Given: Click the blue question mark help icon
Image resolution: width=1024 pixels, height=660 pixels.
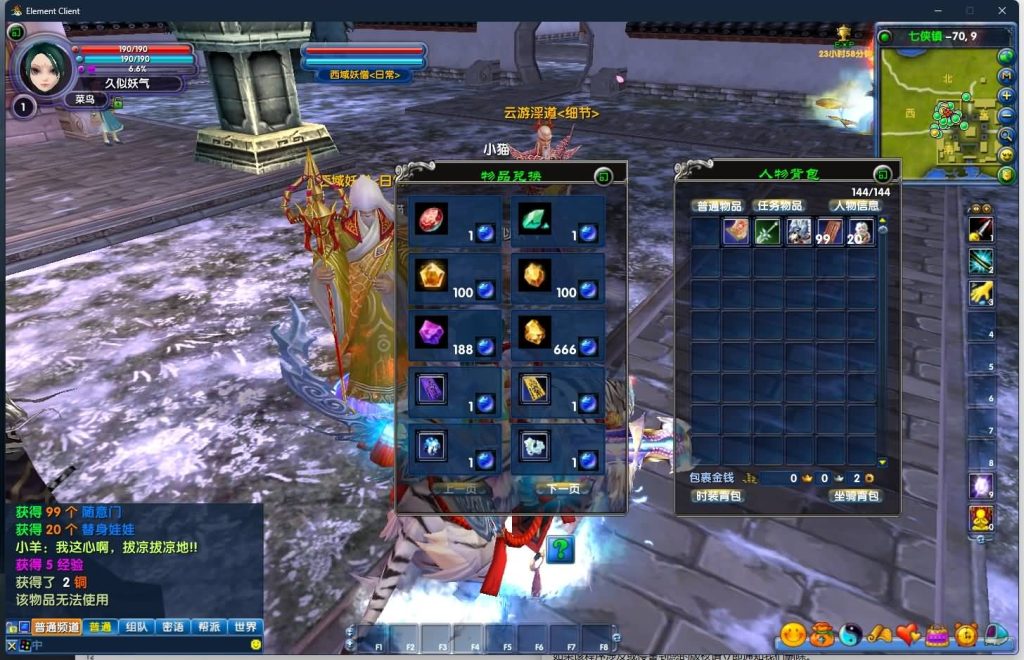Looking at the screenshot, I should point(560,549).
